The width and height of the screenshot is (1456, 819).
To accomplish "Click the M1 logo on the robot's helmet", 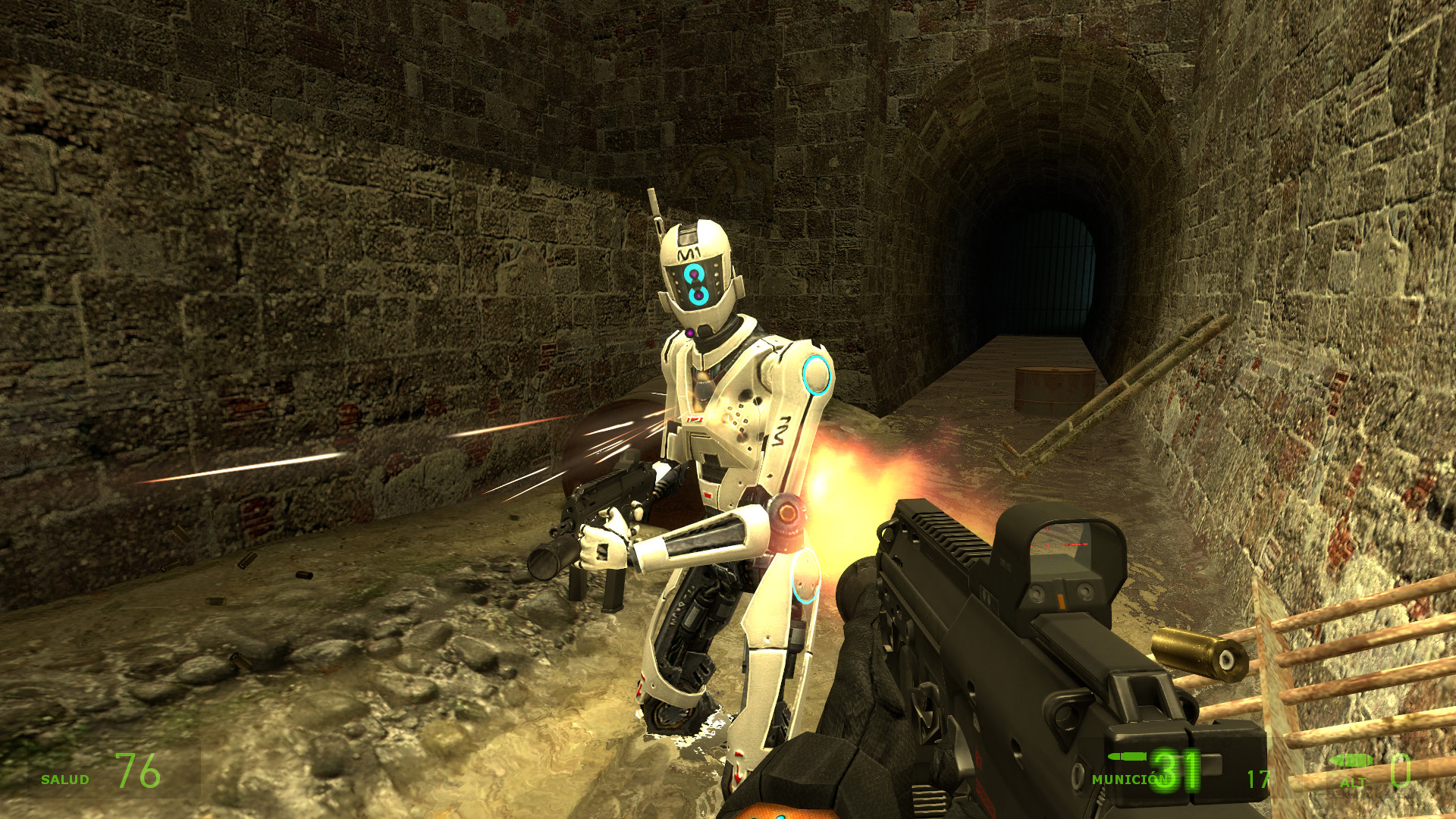I will point(689,253).
